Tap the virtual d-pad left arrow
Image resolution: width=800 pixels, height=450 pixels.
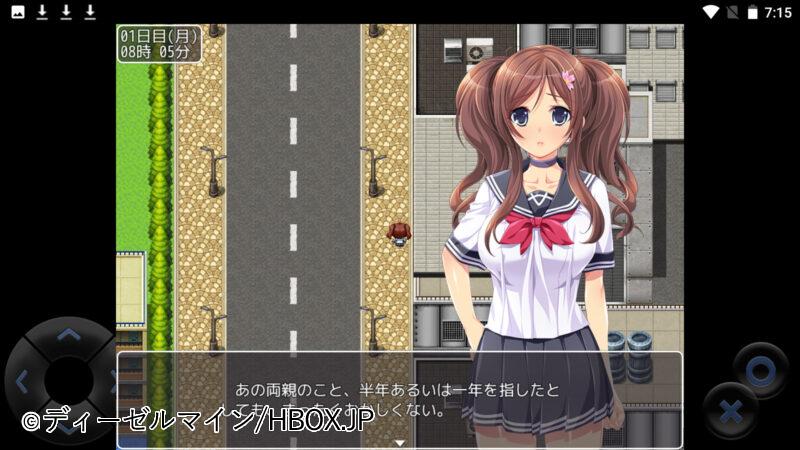pyautogui.click(x=22, y=380)
